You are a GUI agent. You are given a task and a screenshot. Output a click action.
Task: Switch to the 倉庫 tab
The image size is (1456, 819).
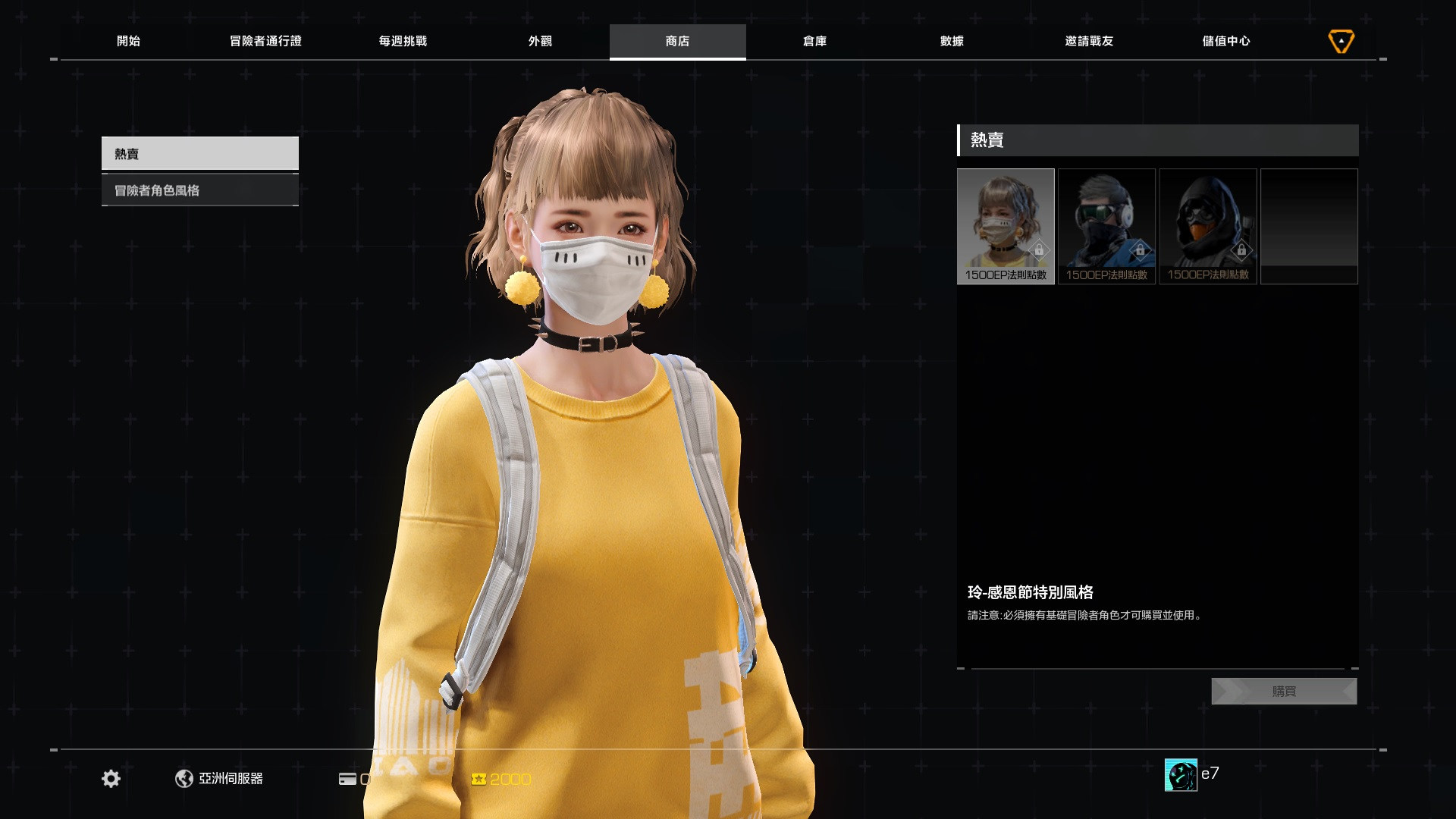tap(814, 41)
